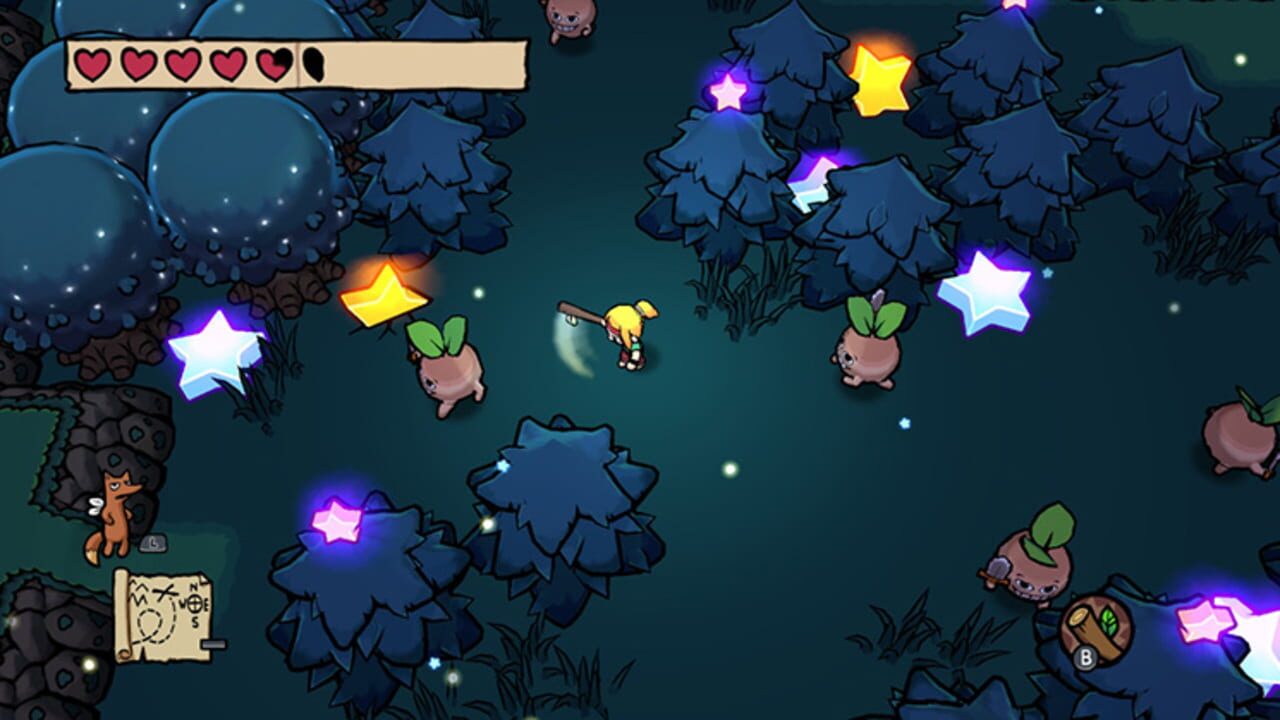Click the X mark on the treasure map

pos(163,592)
